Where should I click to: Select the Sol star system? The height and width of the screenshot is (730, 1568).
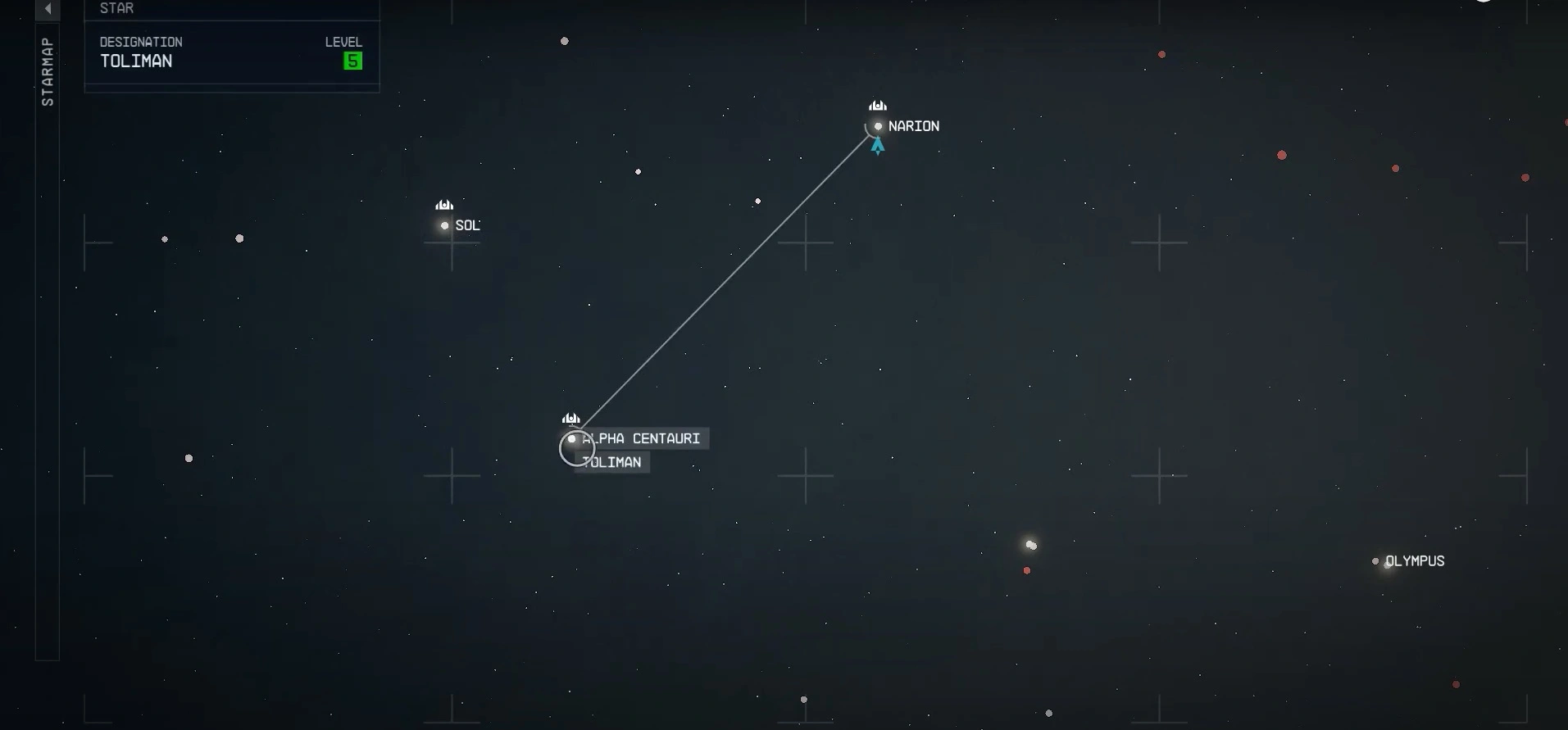tap(445, 225)
